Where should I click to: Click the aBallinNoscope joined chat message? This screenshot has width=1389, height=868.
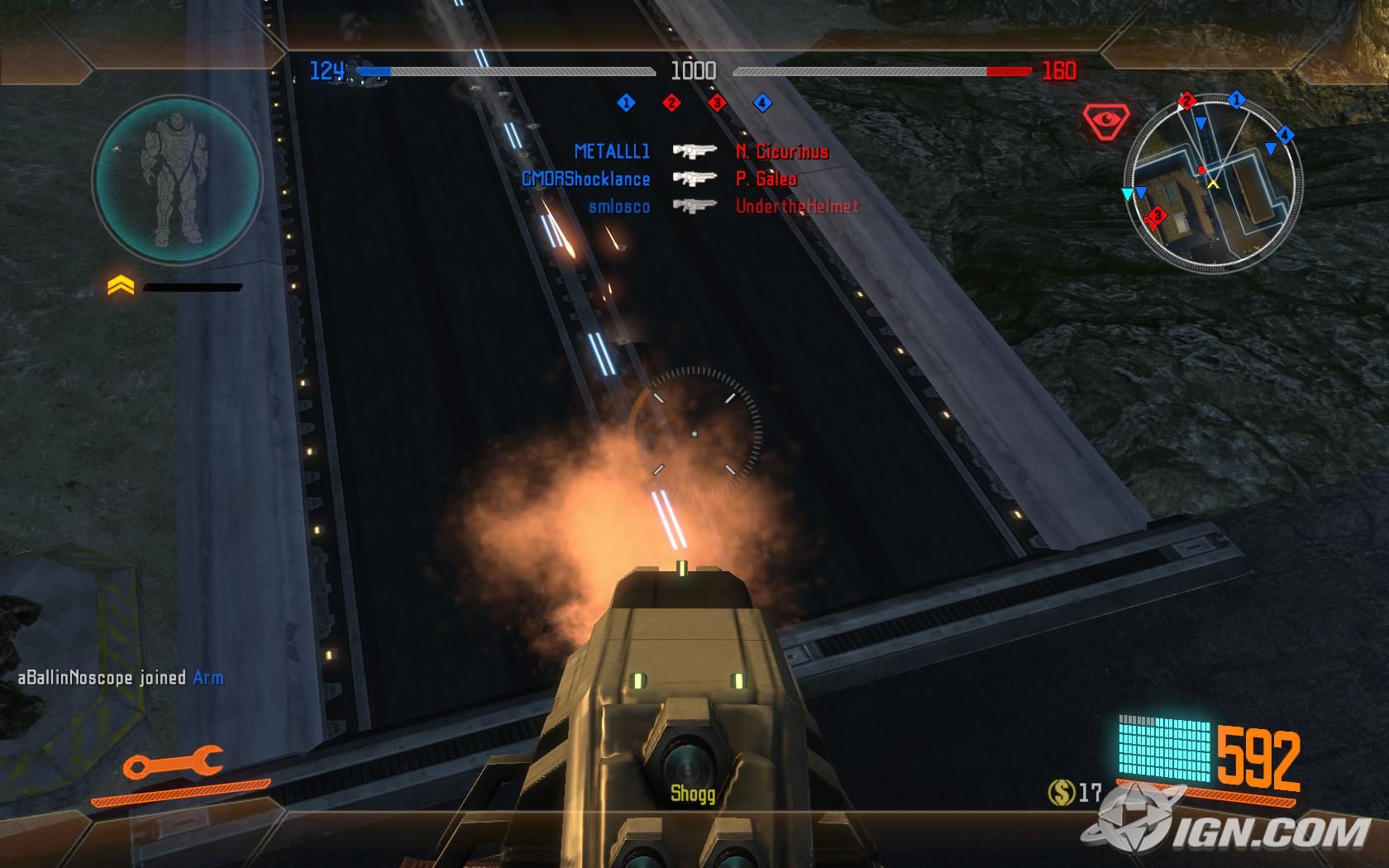pos(121,678)
